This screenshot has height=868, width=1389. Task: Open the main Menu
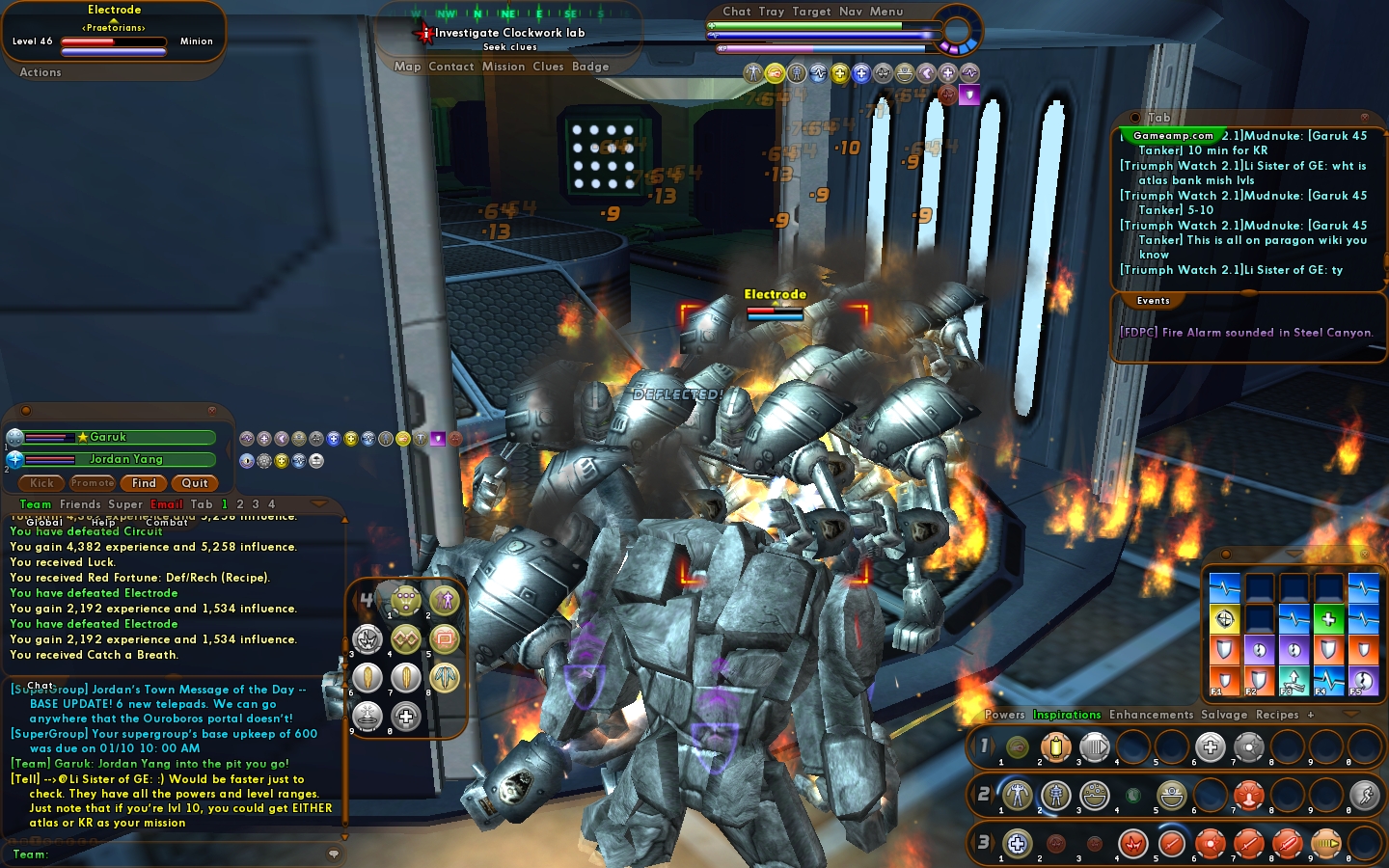886,12
